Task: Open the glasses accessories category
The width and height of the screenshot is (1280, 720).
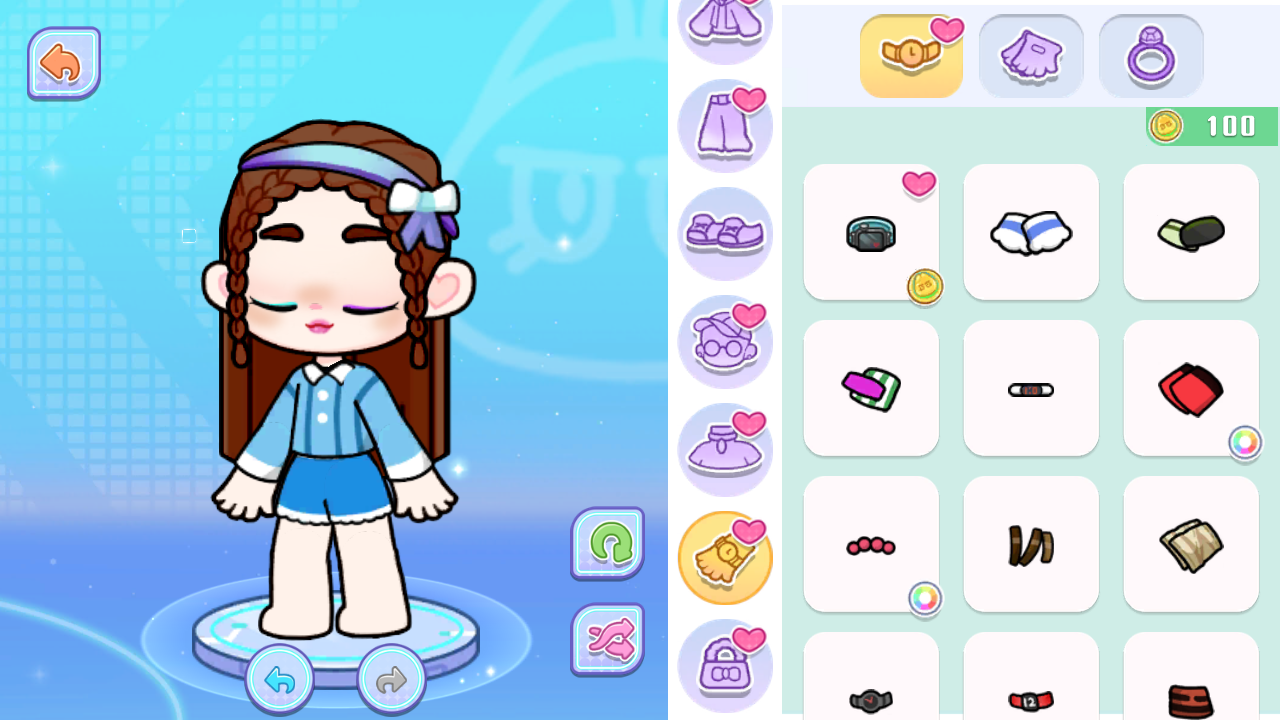Action: pos(725,341)
